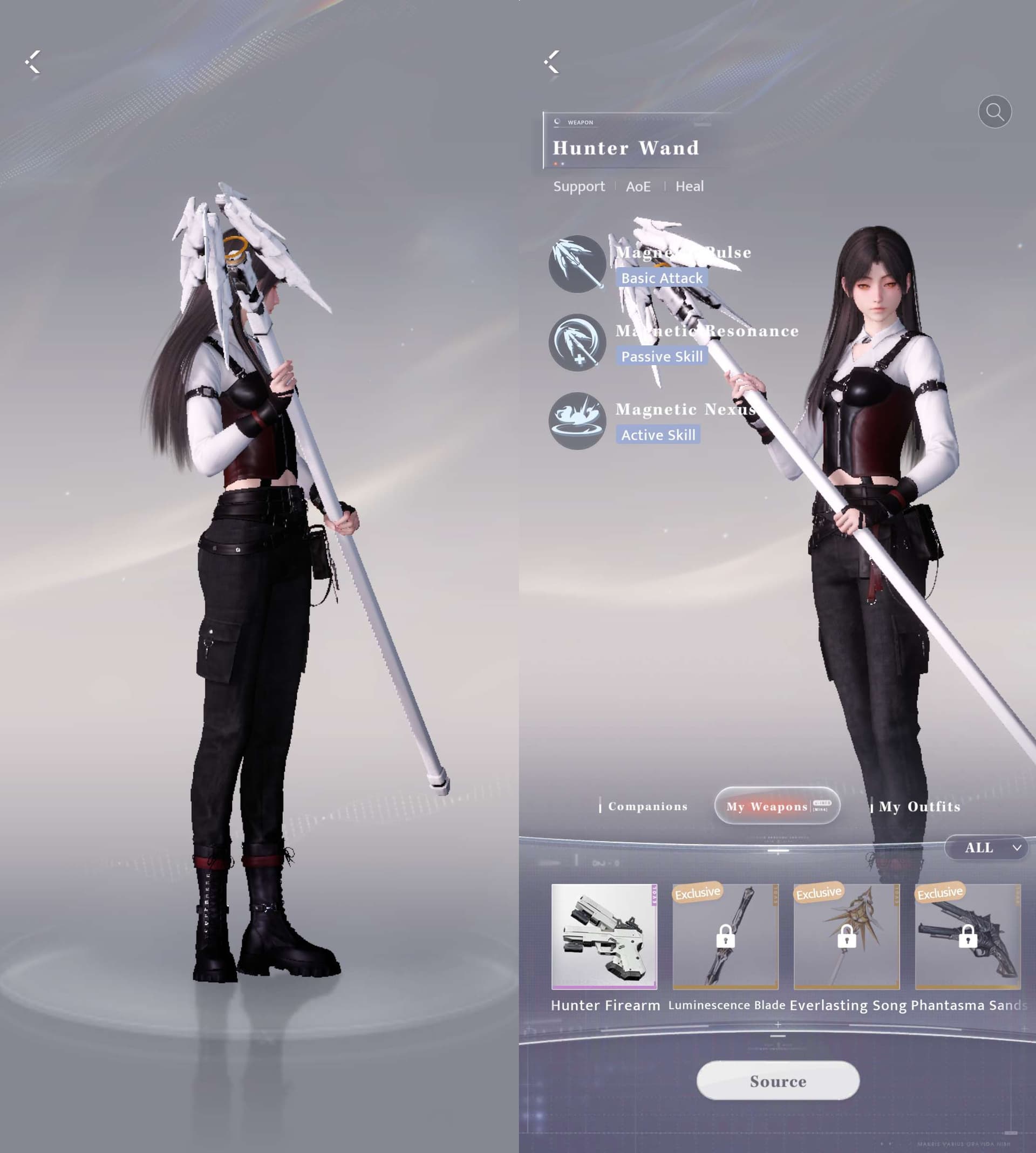Click the locked Phantasma Sands weapon
Screen dimensions: 1036x1153
967,937
